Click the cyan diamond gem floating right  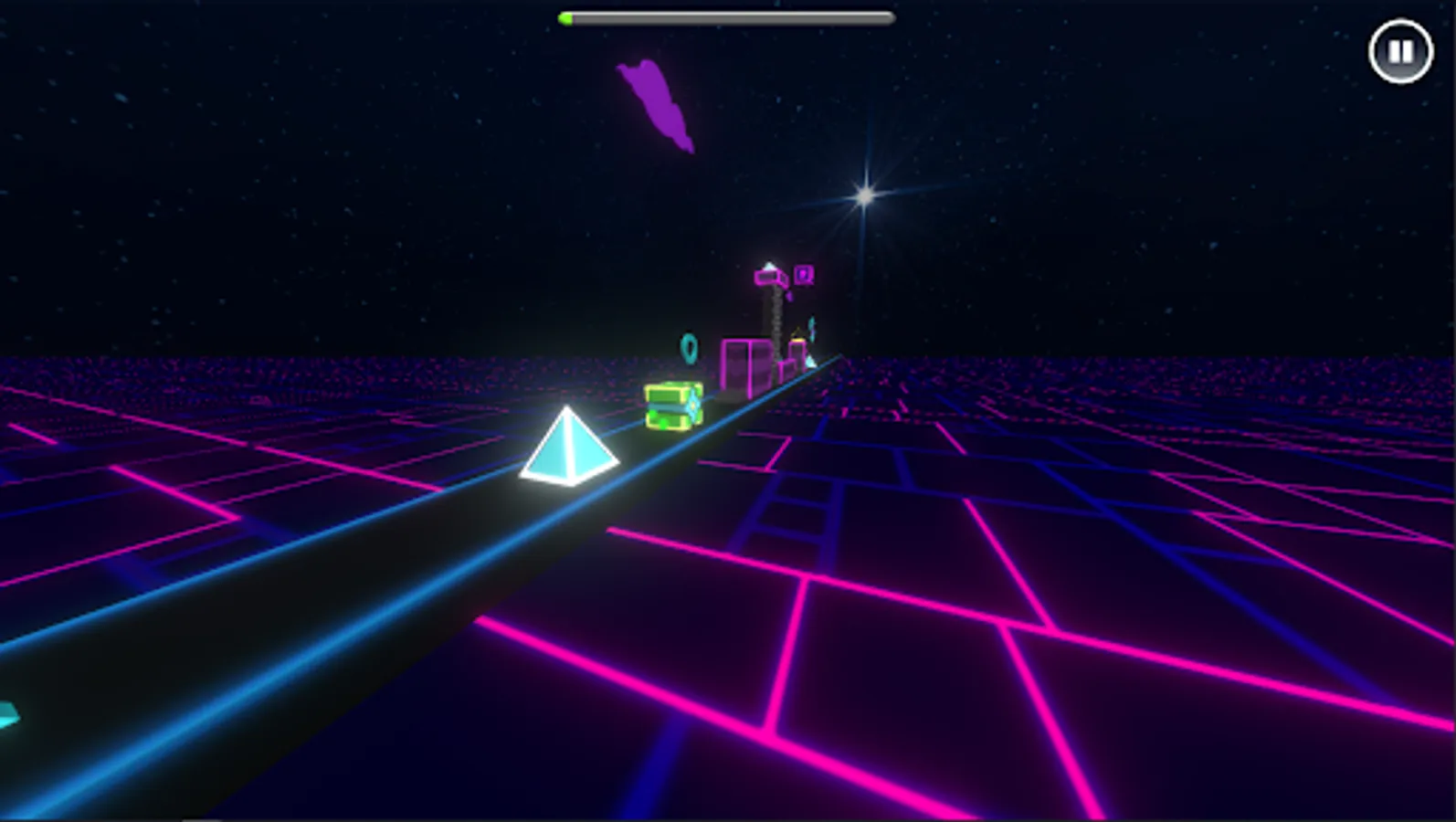point(811,327)
